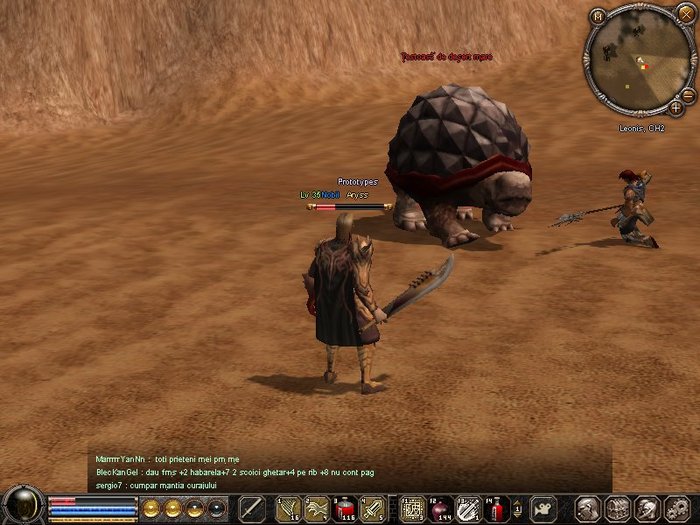The image size is (700, 525).
Task: Activate the galloping horse skill slot
Action: (317, 508)
